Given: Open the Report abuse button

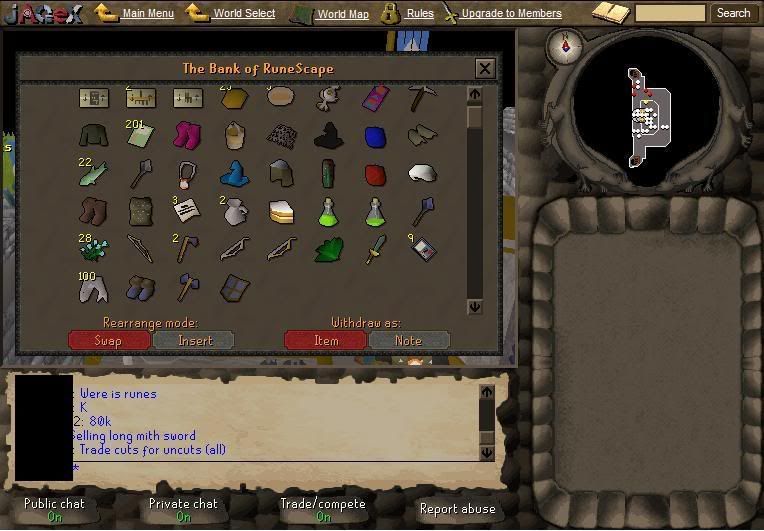Looking at the screenshot, I should tap(457, 509).
